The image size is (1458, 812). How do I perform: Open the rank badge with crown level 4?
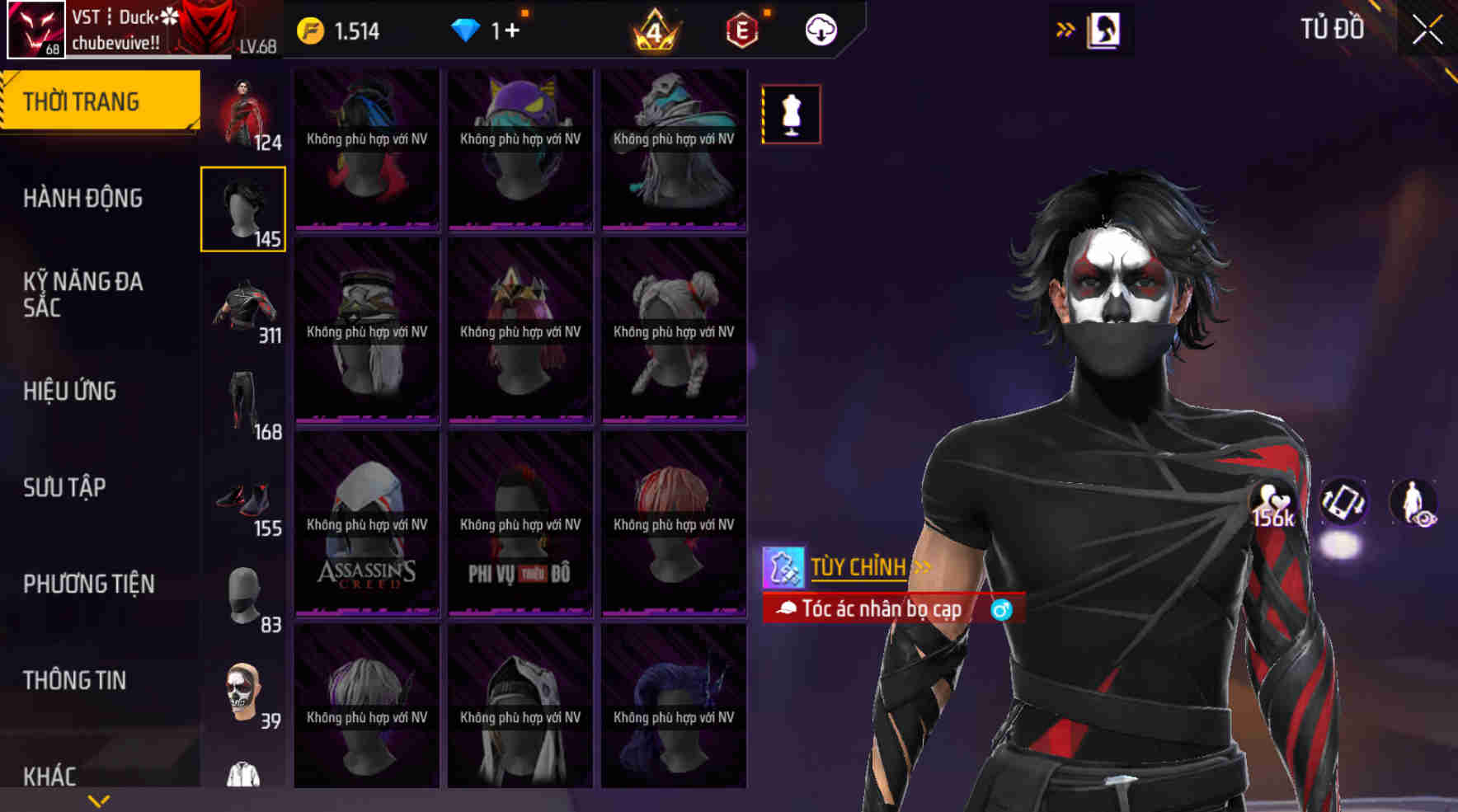coord(656,31)
